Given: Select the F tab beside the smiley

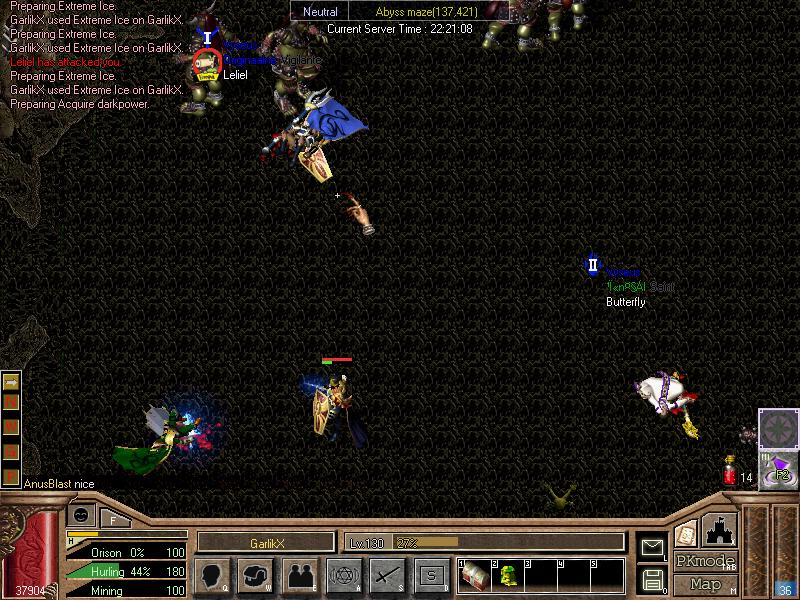Looking at the screenshot, I should click(114, 519).
